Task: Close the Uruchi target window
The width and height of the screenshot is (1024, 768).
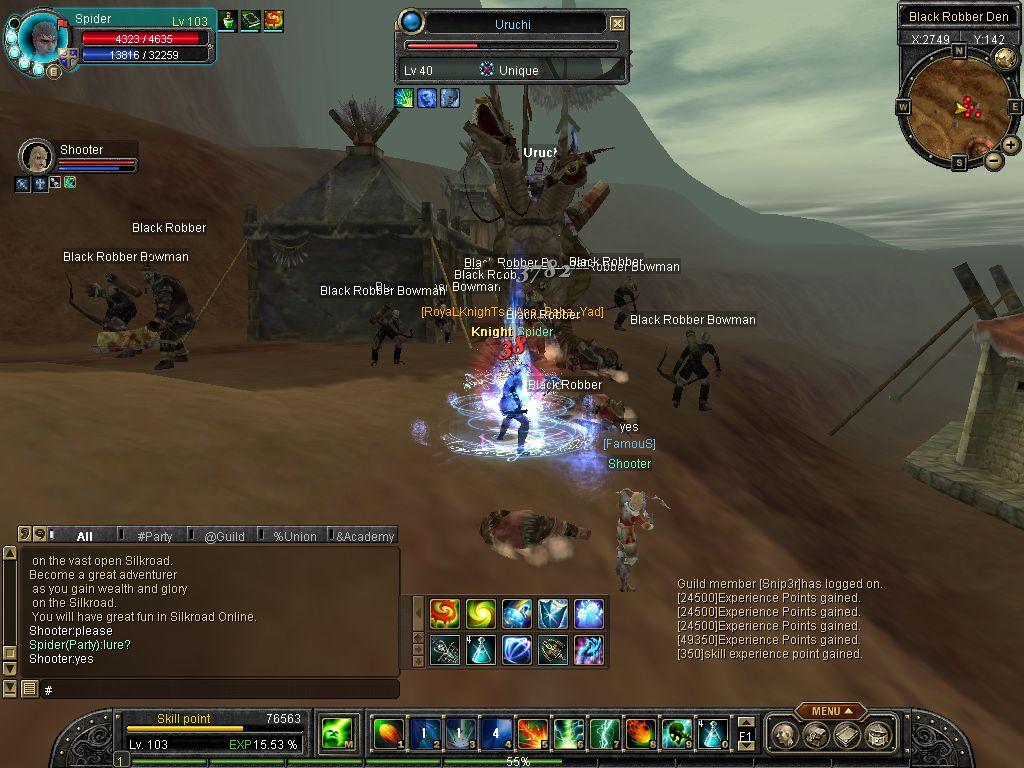Action: tap(617, 23)
